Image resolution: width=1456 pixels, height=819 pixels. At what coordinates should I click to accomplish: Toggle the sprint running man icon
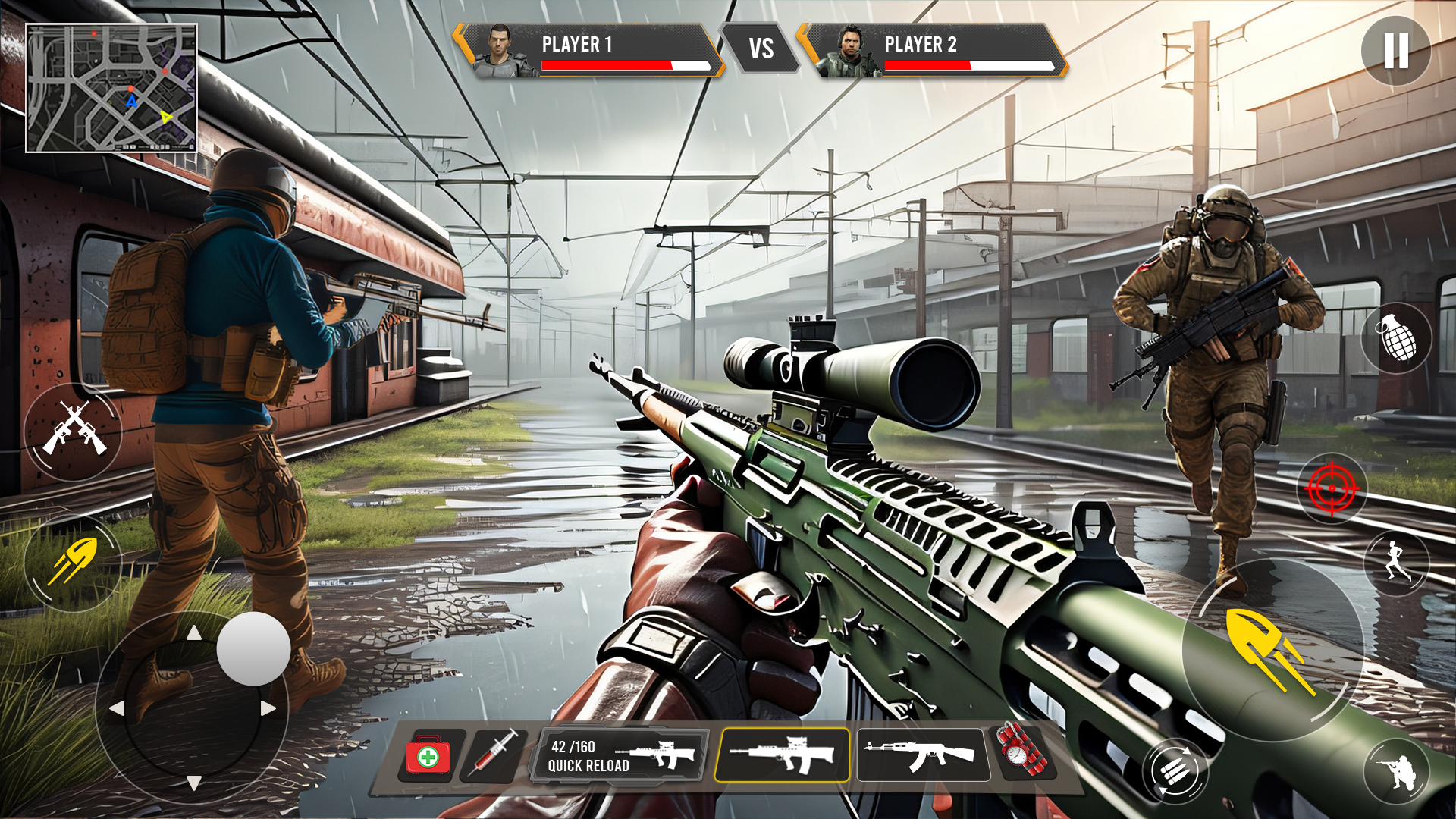(1395, 562)
